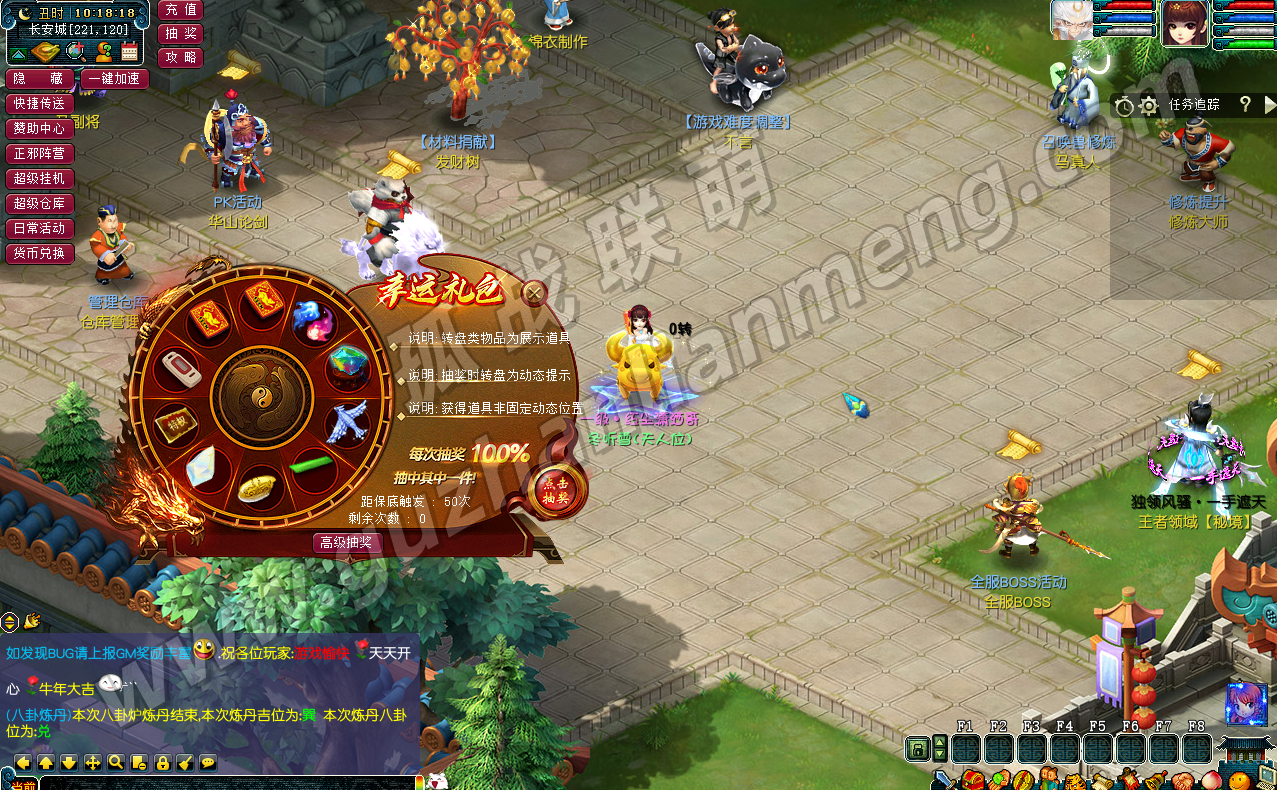Open the 攻略 strategy guide

click(180, 57)
